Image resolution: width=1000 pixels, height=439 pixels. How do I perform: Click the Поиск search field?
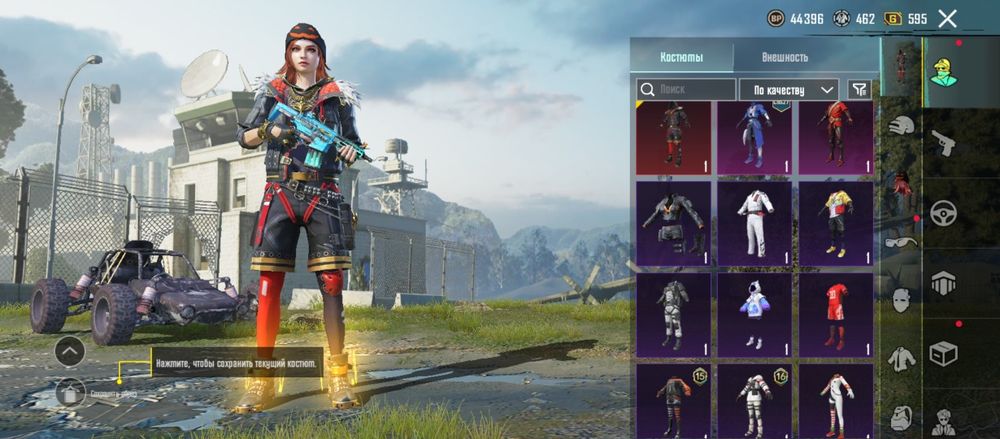click(687, 89)
